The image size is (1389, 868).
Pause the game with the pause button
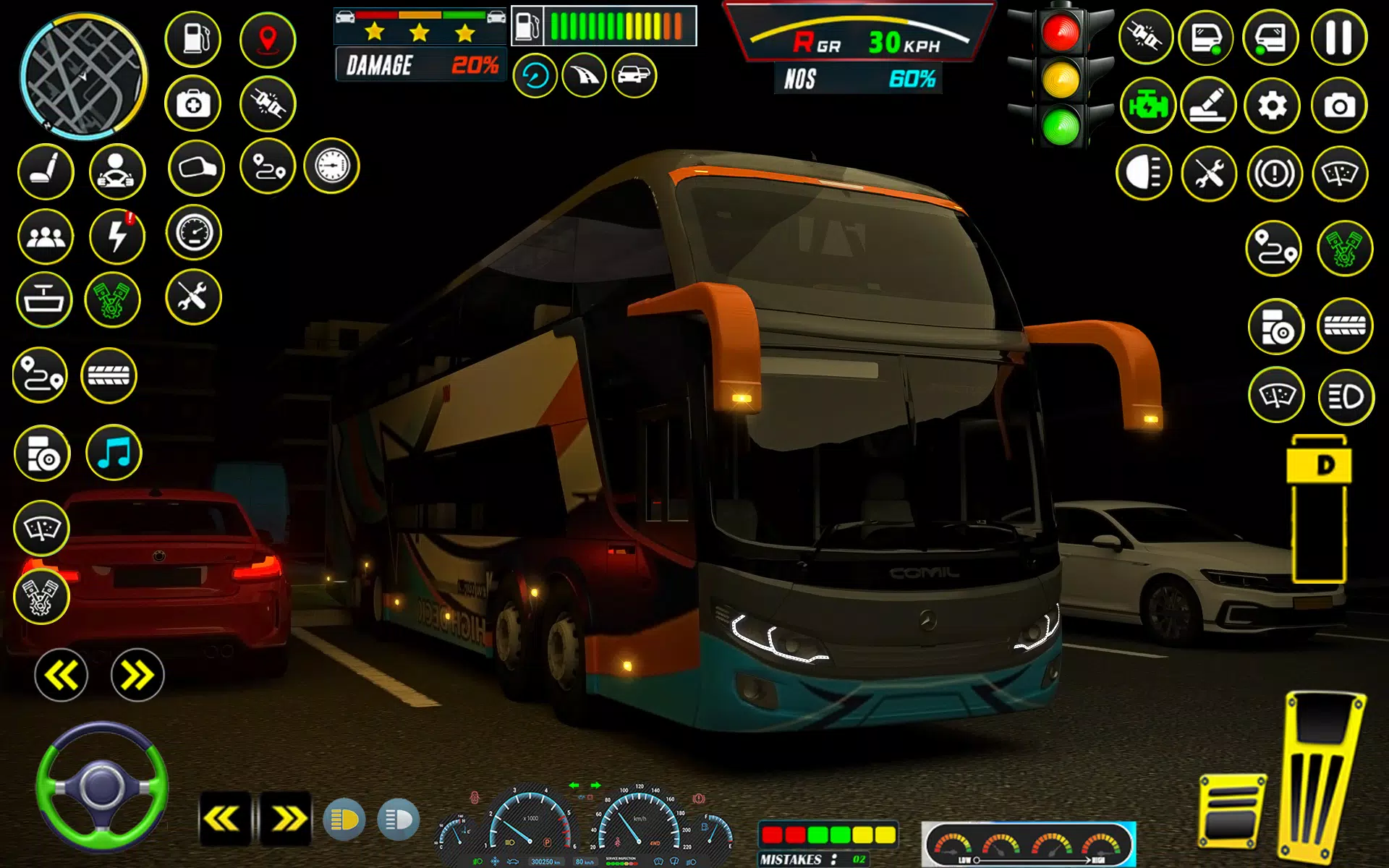pyautogui.click(x=1338, y=38)
